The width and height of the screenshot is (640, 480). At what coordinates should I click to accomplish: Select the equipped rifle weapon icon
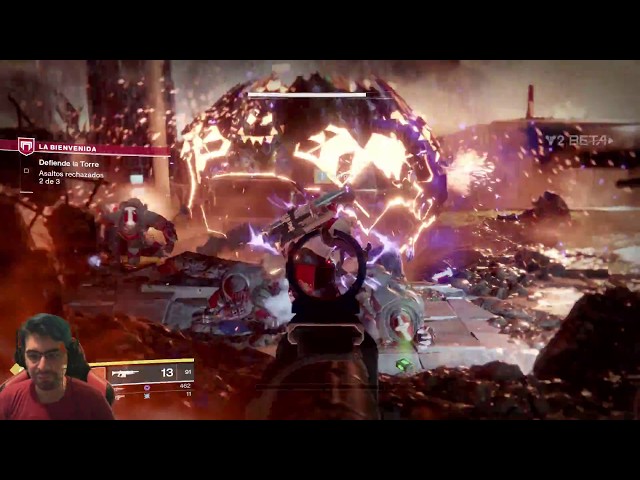click(x=126, y=373)
